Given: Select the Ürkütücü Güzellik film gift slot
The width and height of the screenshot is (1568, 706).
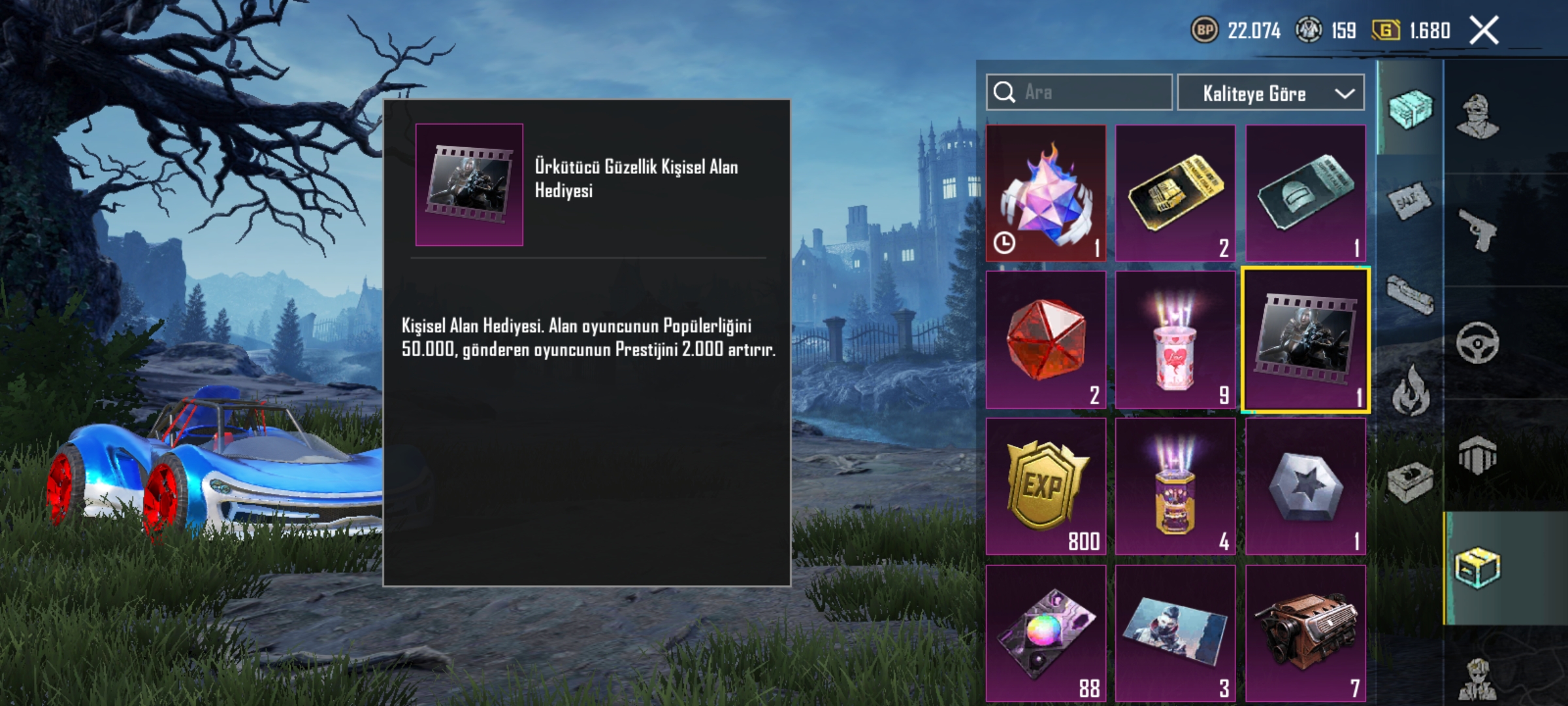Looking at the screenshot, I should pos(1305,340).
